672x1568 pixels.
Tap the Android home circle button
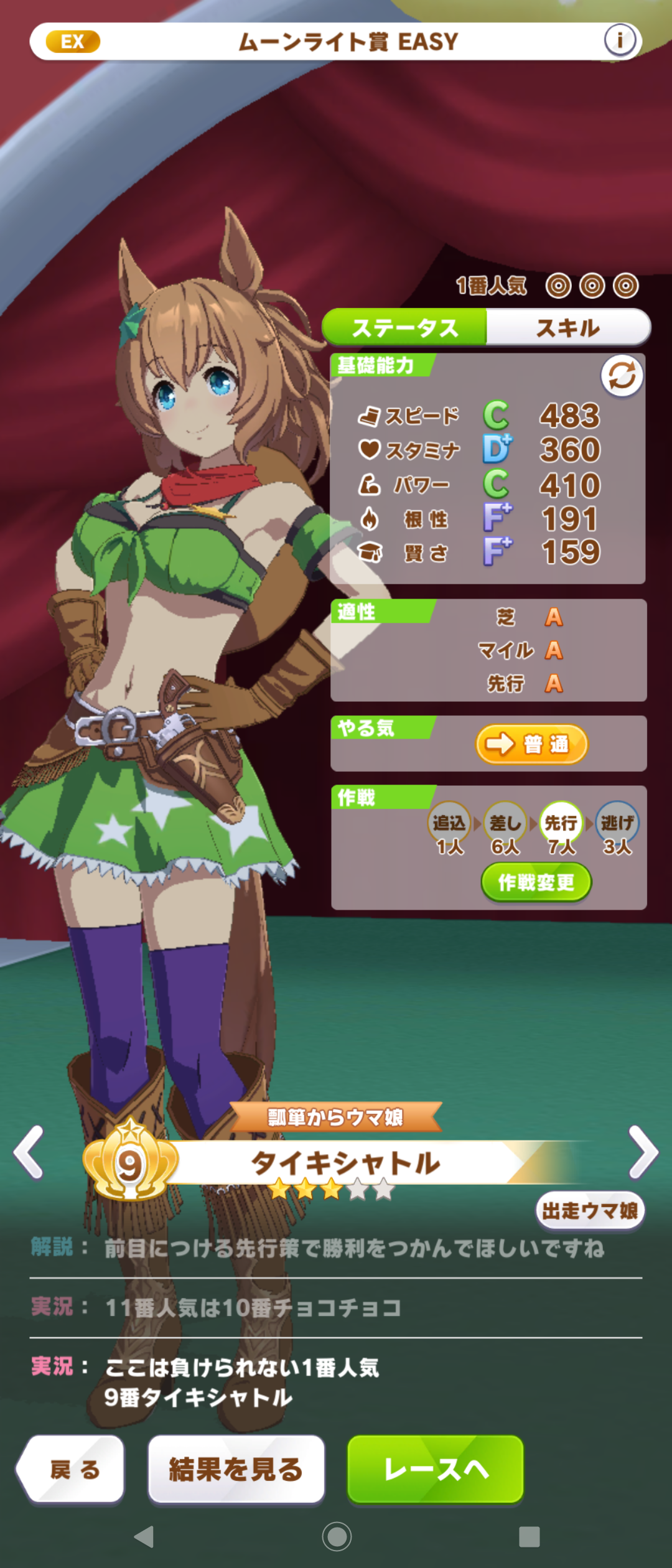click(337, 1536)
